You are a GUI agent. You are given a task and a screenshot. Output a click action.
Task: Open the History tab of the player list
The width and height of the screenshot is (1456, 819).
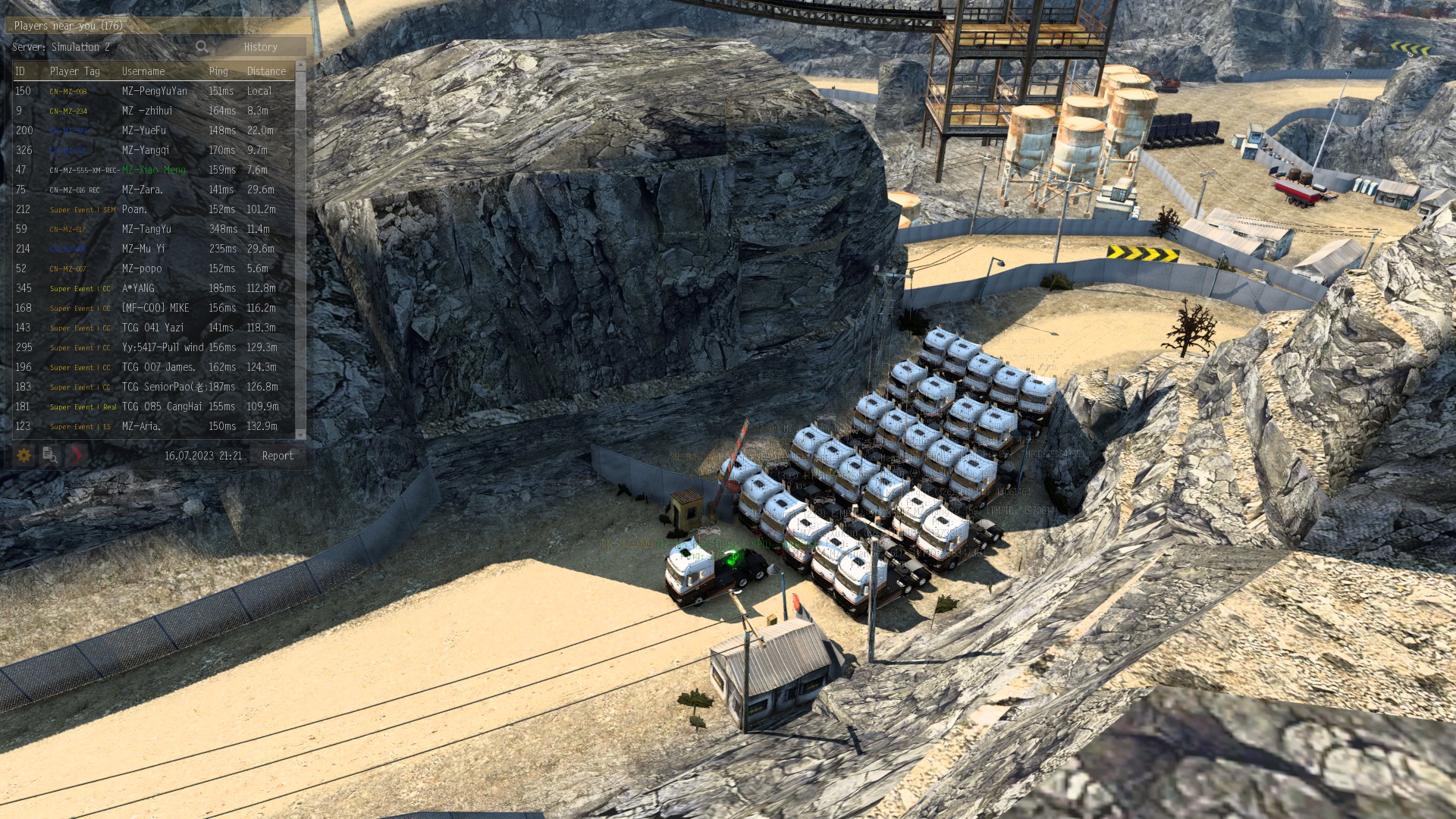tap(260, 47)
